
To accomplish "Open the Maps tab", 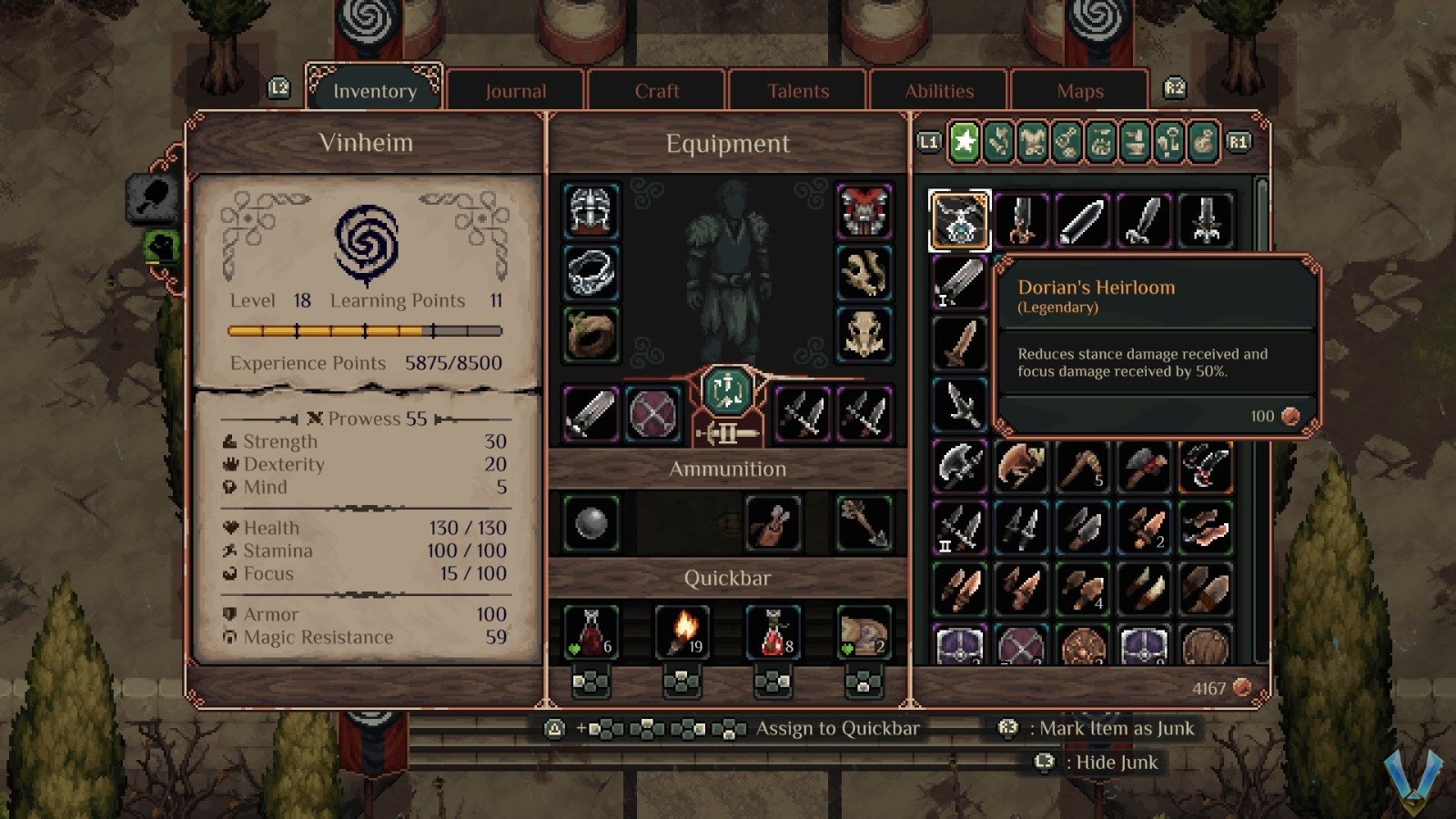I will coord(1080,91).
